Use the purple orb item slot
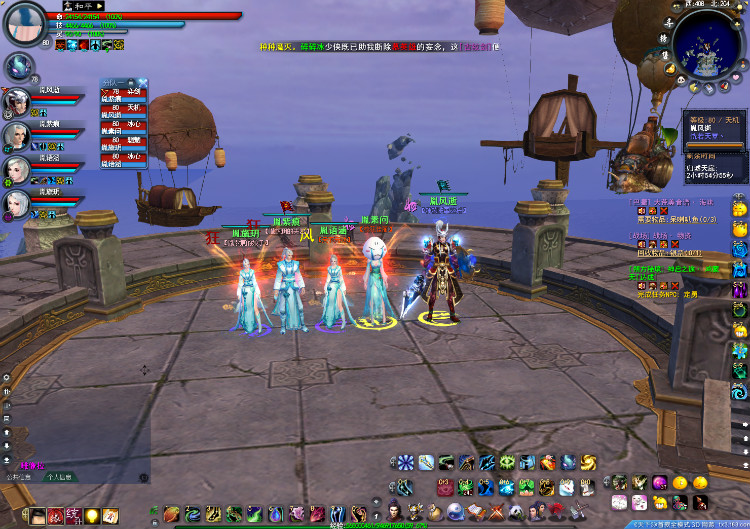This screenshot has height=529, width=750. (660, 482)
